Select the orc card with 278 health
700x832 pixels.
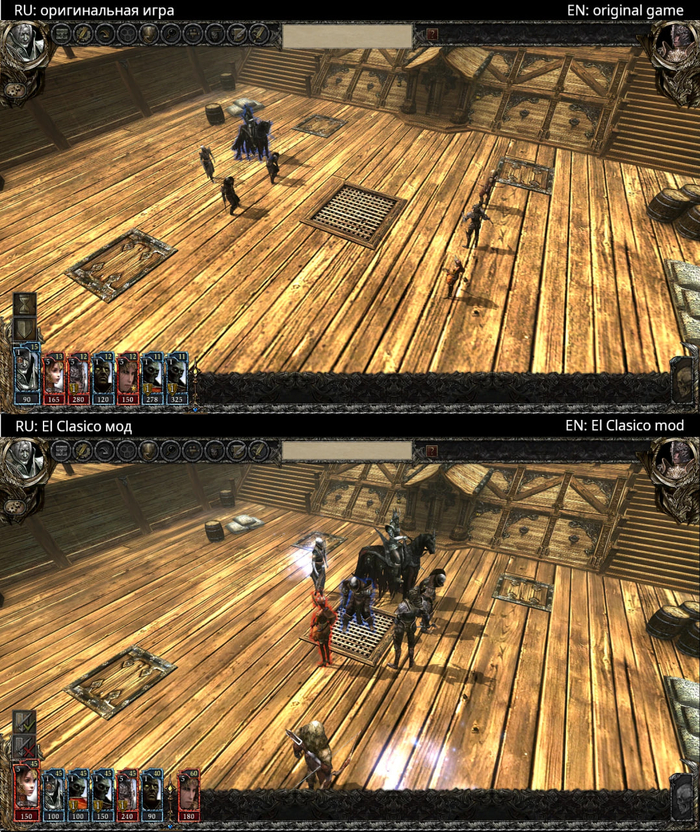click(x=152, y=376)
